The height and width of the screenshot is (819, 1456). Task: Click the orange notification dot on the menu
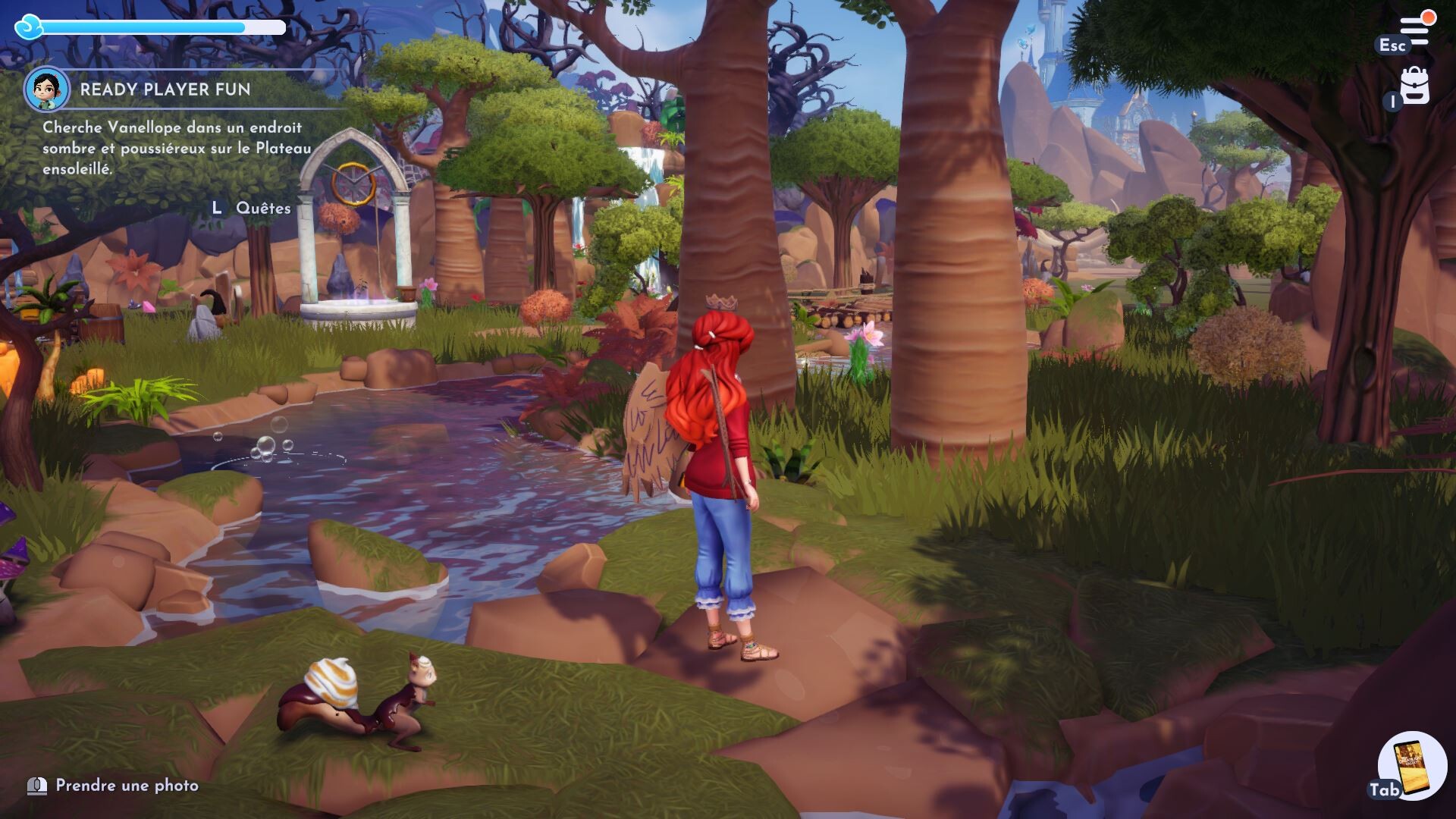click(x=1429, y=17)
